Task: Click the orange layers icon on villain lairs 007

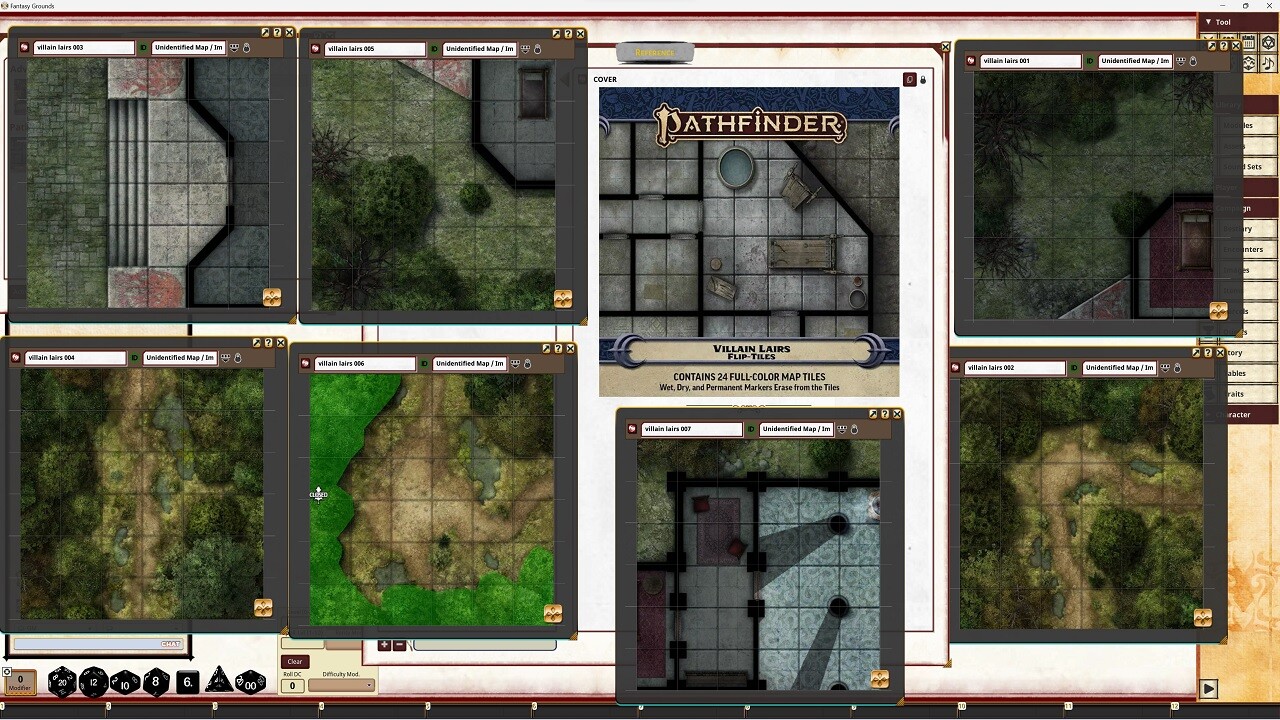Action: [879, 677]
